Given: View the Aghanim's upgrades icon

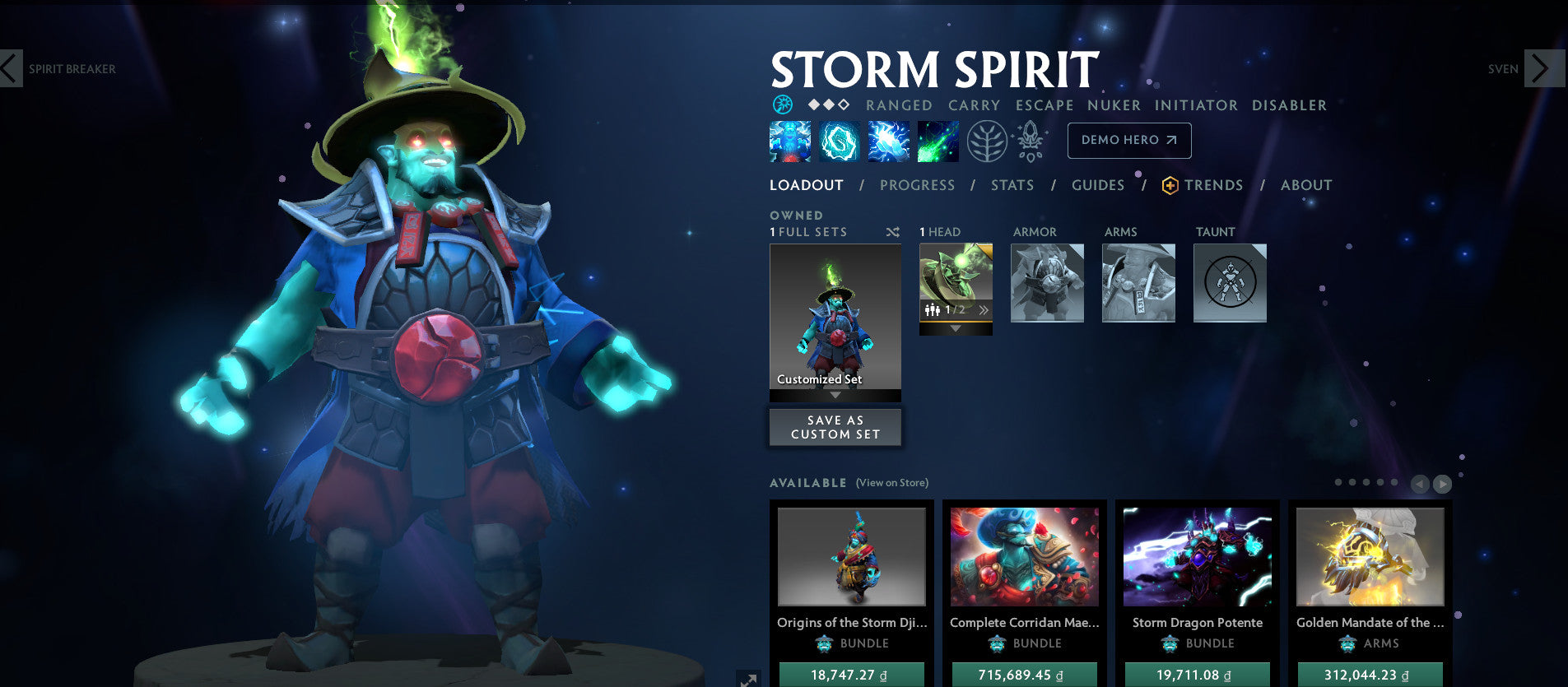Looking at the screenshot, I should coord(1030,140).
